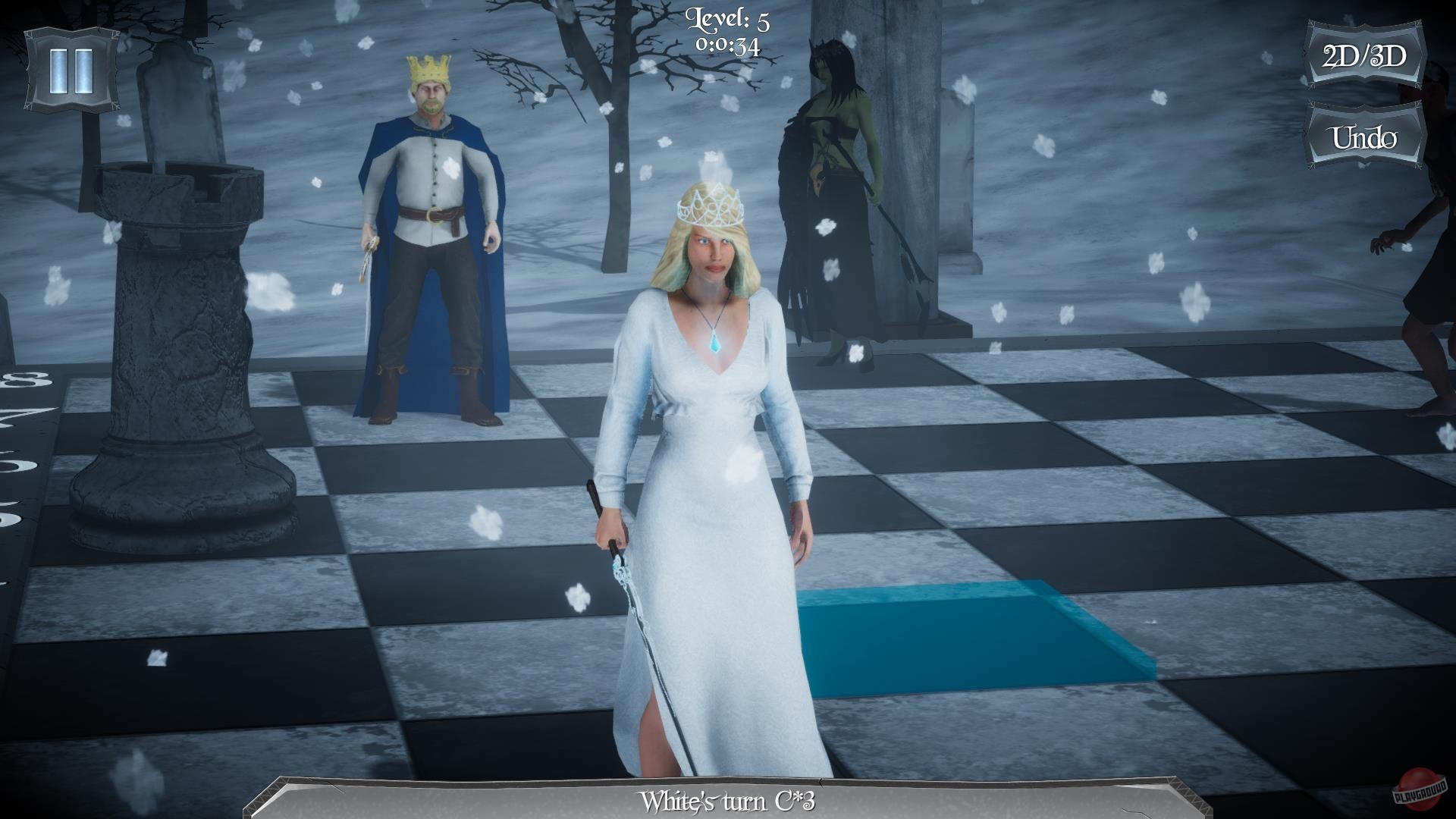This screenshot has width=1456, height=819.
Task: Expand the Level 5 timer display
Action: pyautogui.click(x=726, y=30)
